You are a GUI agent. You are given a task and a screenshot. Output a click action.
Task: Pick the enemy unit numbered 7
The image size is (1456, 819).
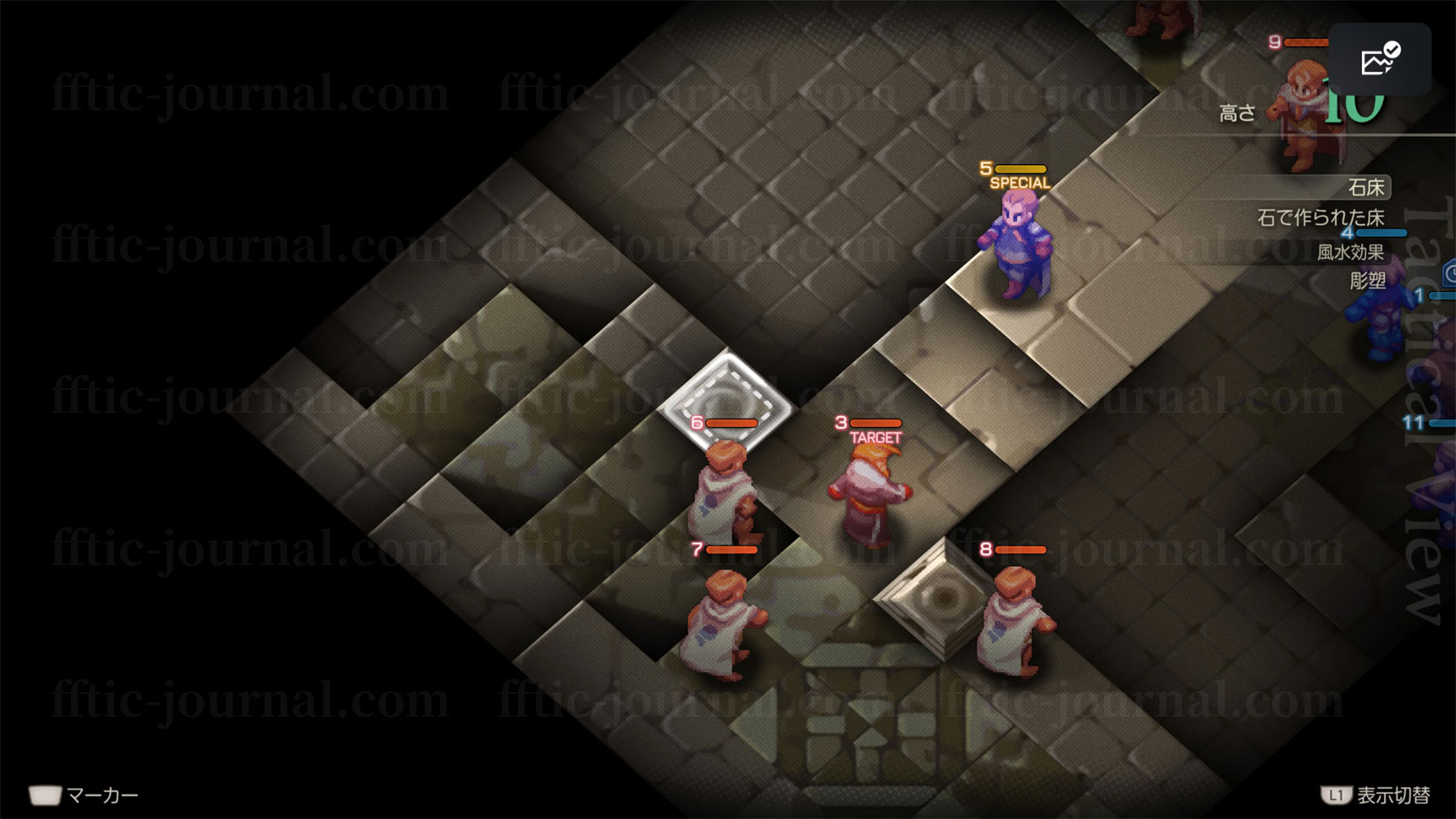(721, 624)
